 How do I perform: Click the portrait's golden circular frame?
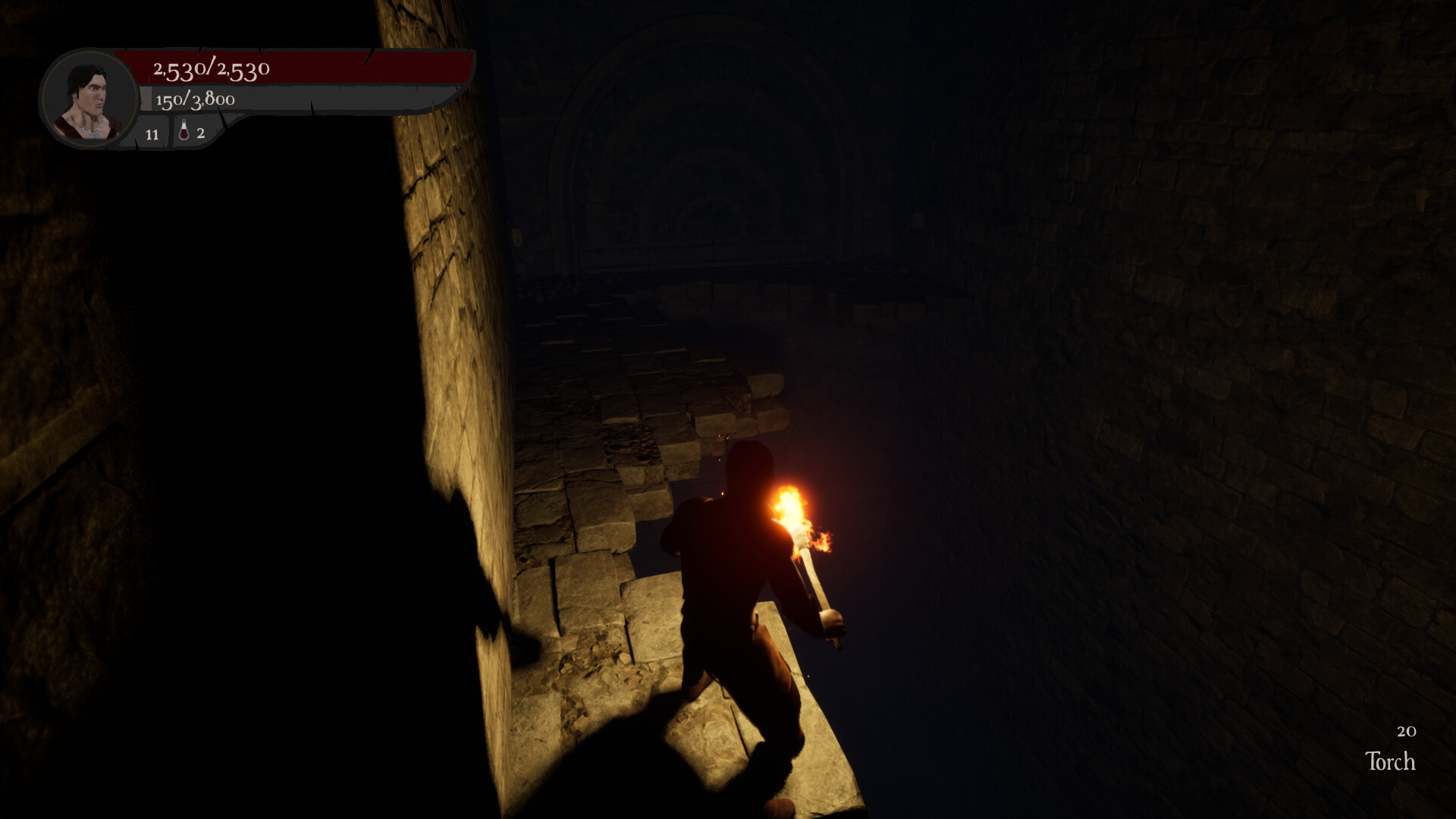point(89,53)
